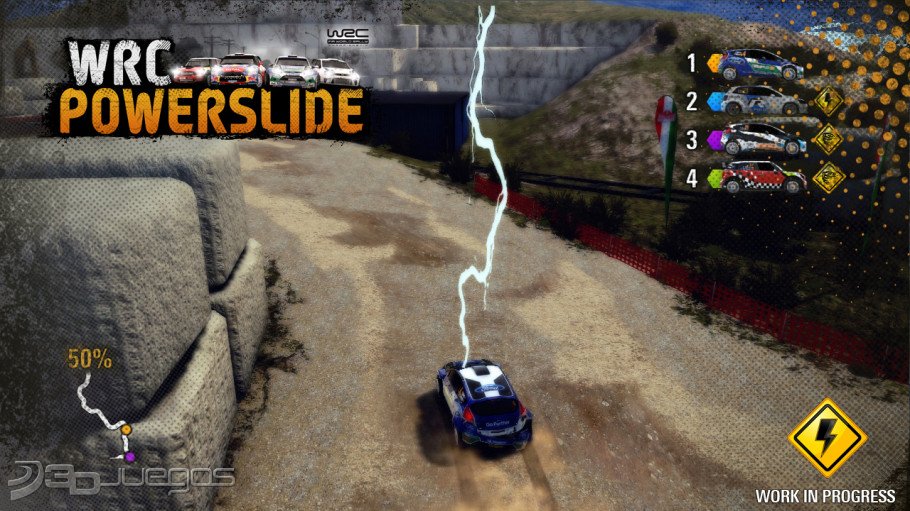Click the power-up icon beside position 4
Image resolution: width=910 pixels, height=511 pixels.
[x=828, y=177]
